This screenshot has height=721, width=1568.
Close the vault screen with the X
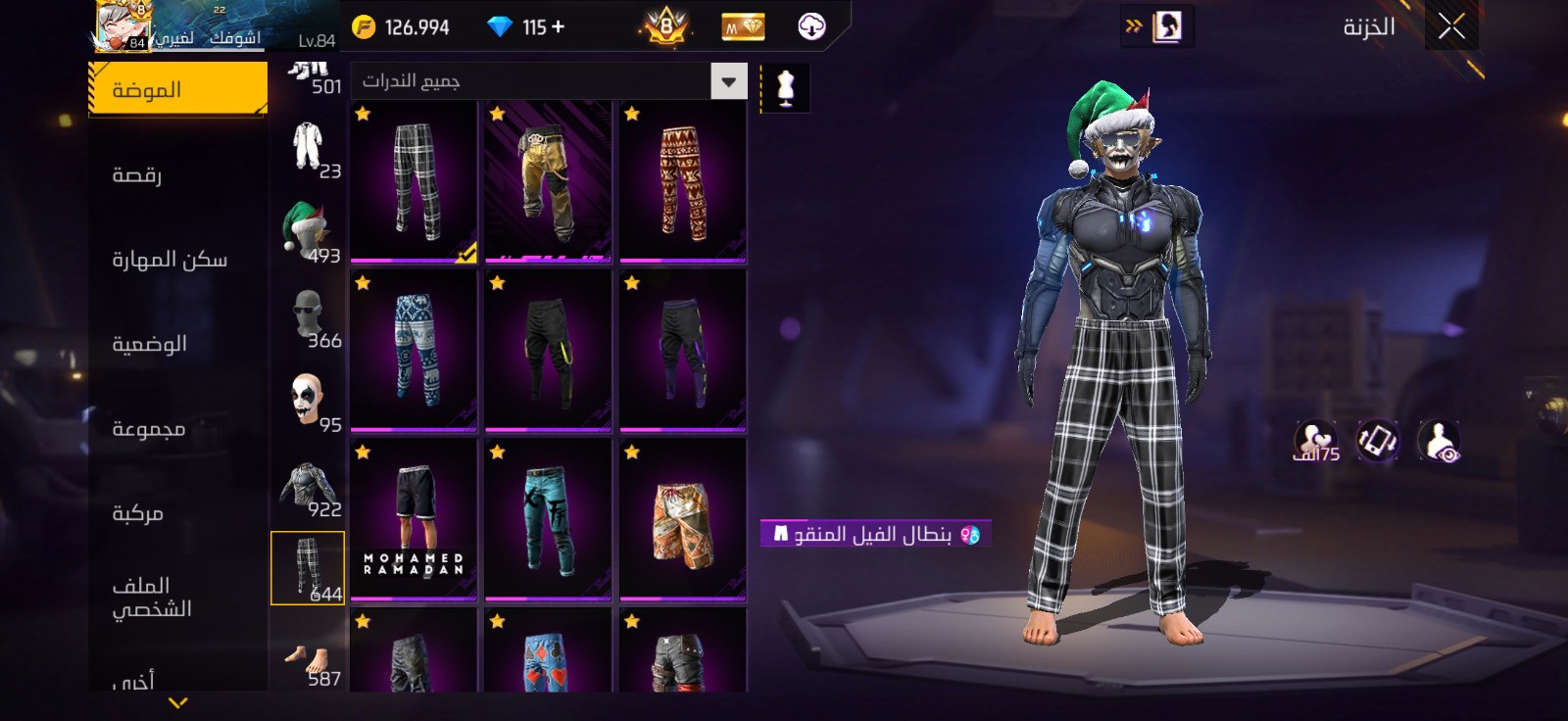pos(1451,26)
